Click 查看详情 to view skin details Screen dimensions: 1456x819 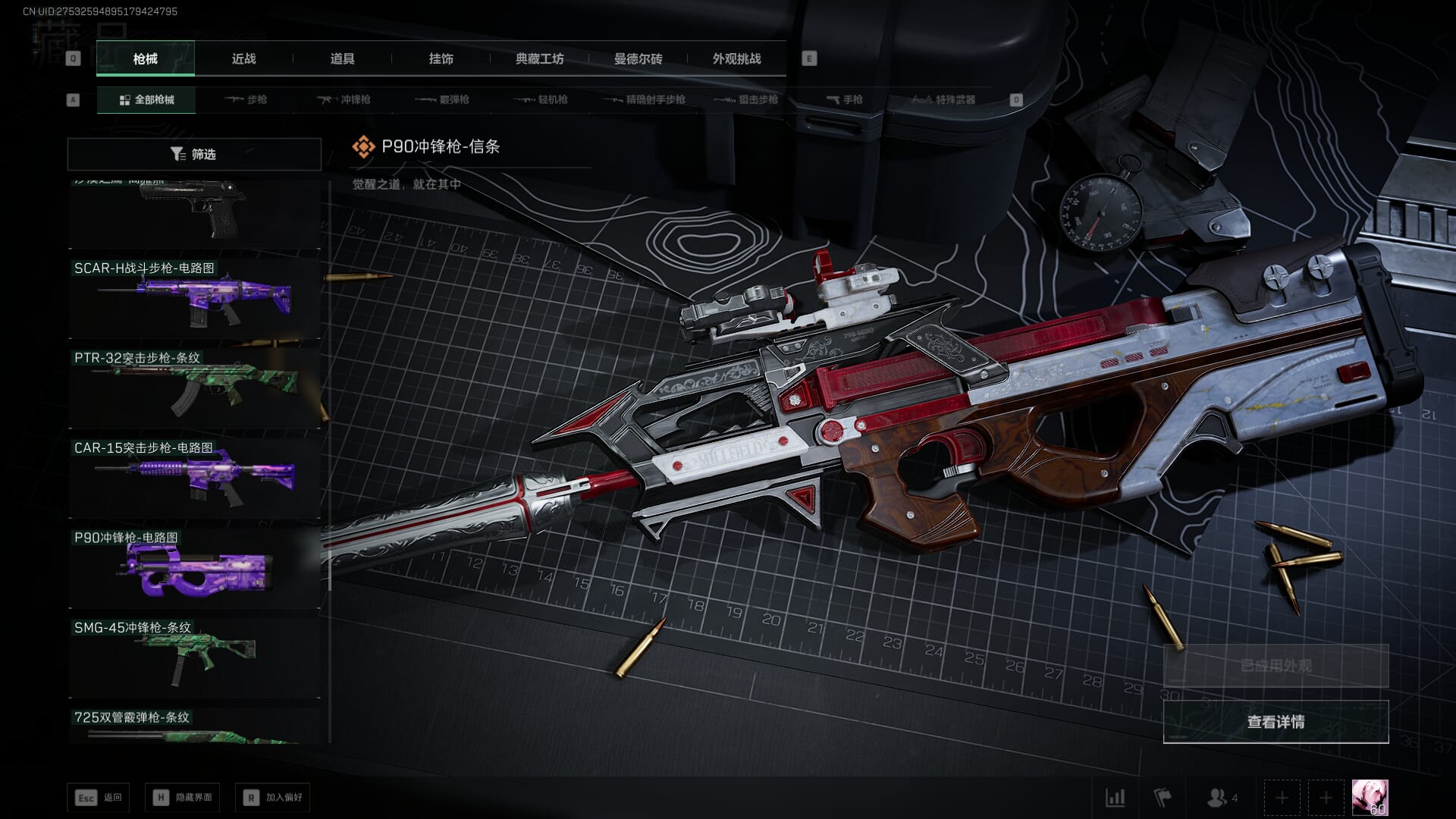pos(1276,722)
